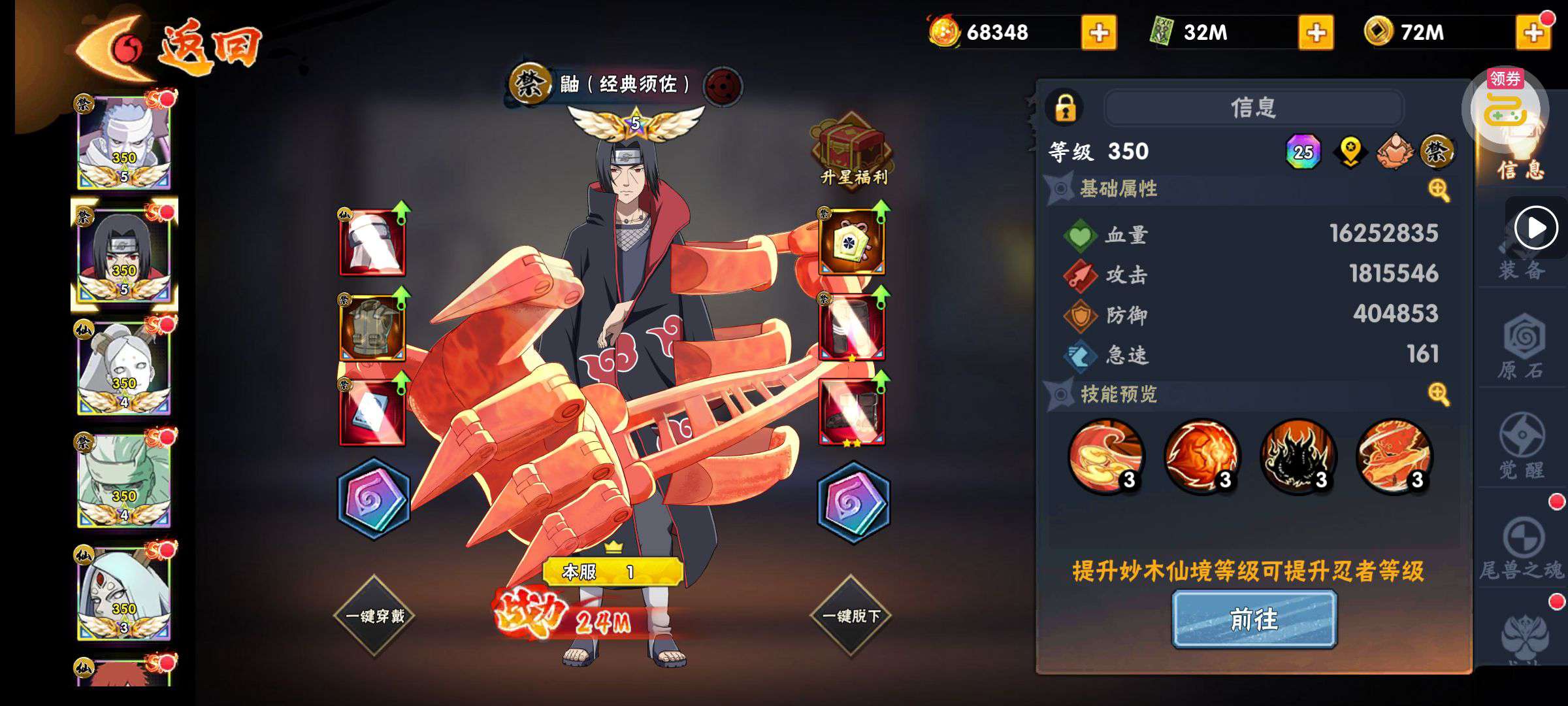Add more green scroll currency

1315,32
